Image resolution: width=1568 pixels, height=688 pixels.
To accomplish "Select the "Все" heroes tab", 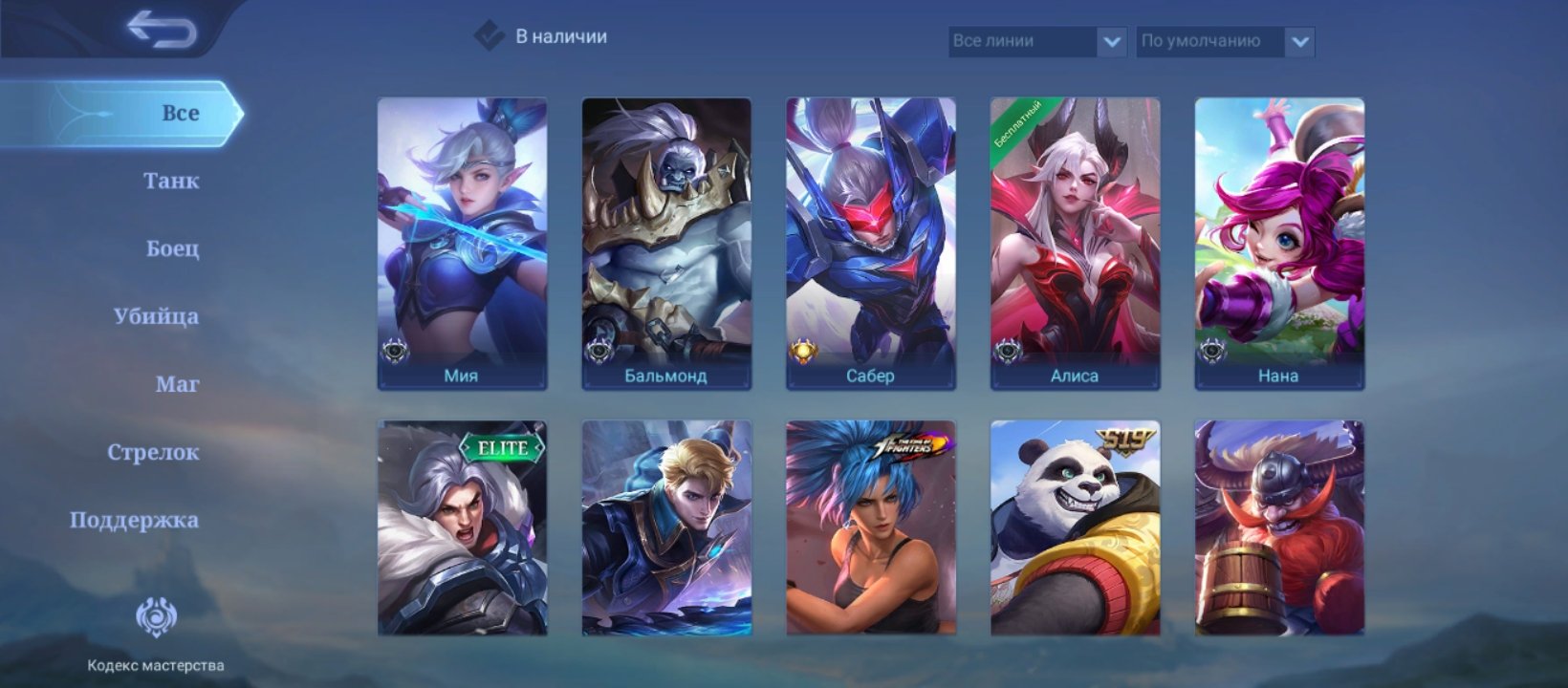I will click(180, 113).
